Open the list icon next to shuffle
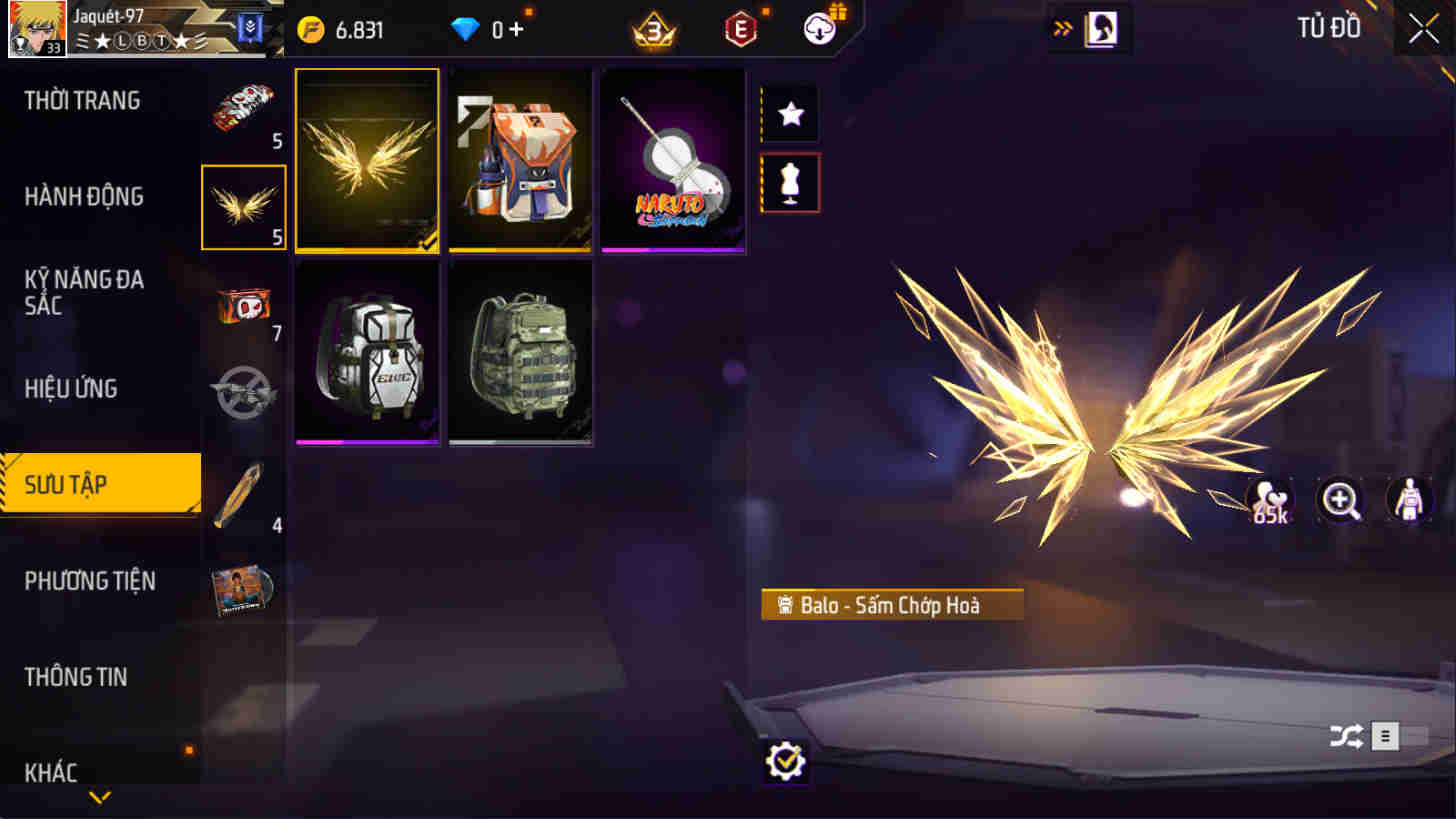Screen dimensions: 1456x819 point(1385,736)
